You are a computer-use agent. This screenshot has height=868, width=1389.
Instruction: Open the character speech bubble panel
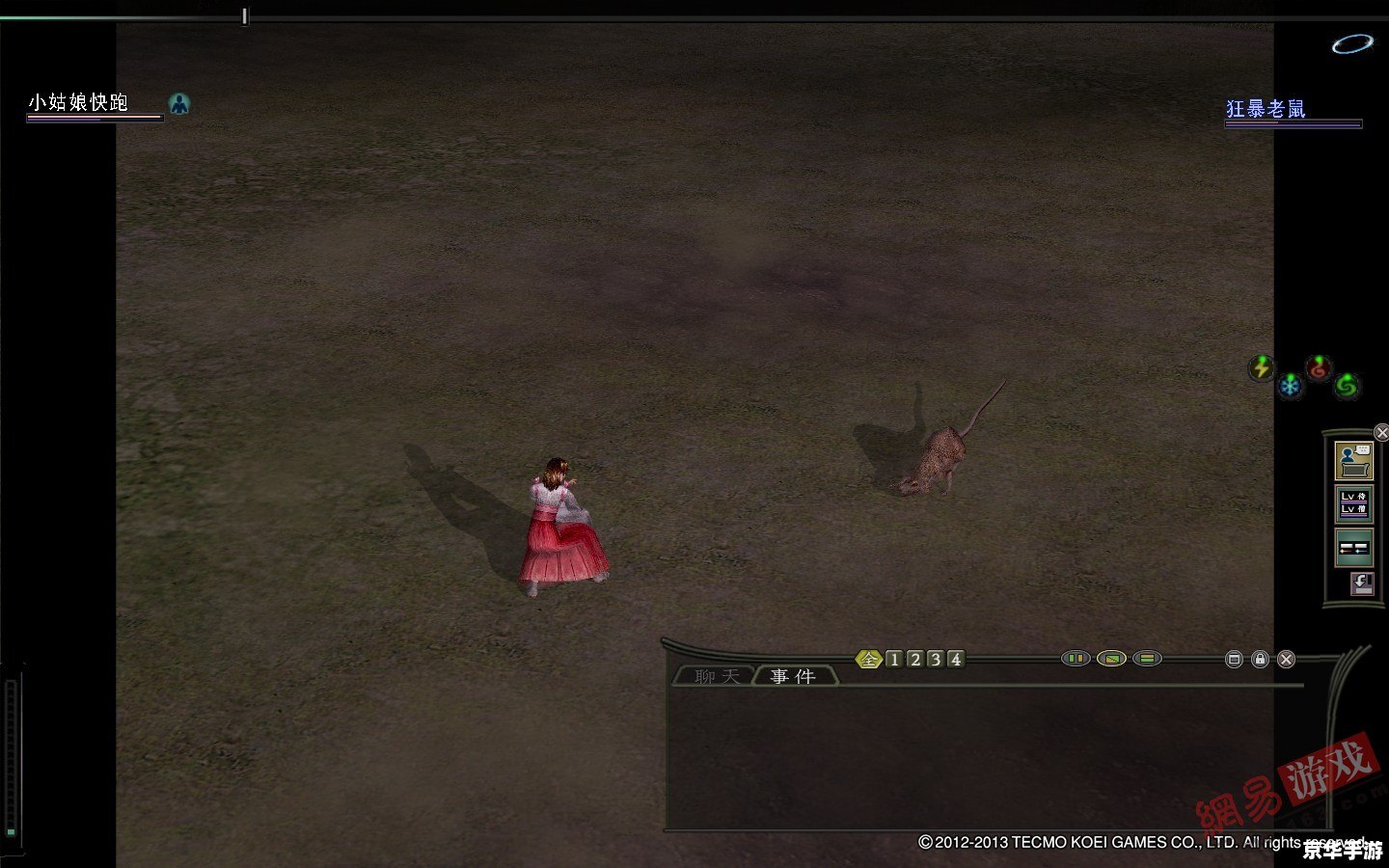(x=1354, y=461)
